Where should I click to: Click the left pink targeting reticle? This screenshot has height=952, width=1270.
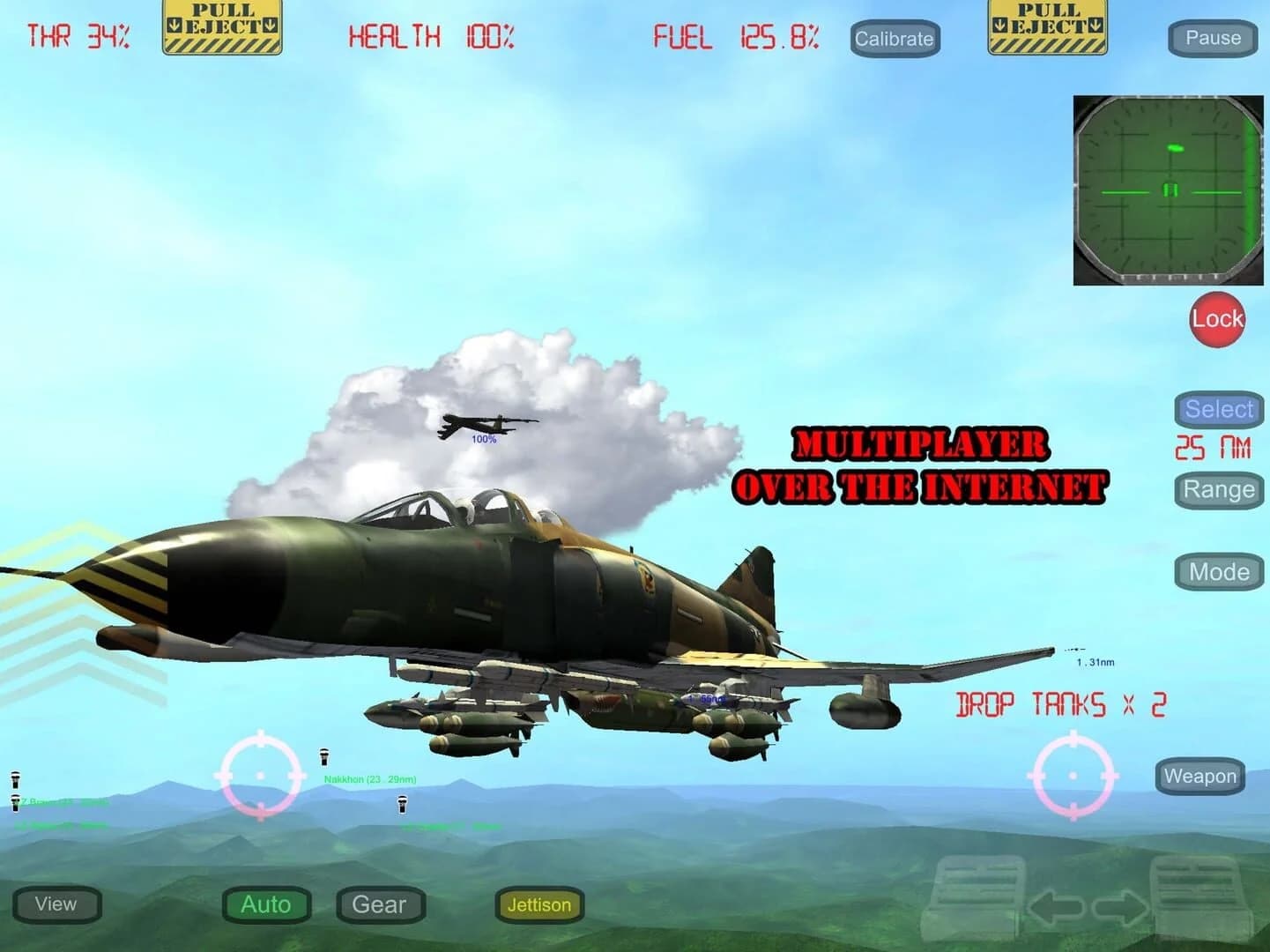pos(260,775)
